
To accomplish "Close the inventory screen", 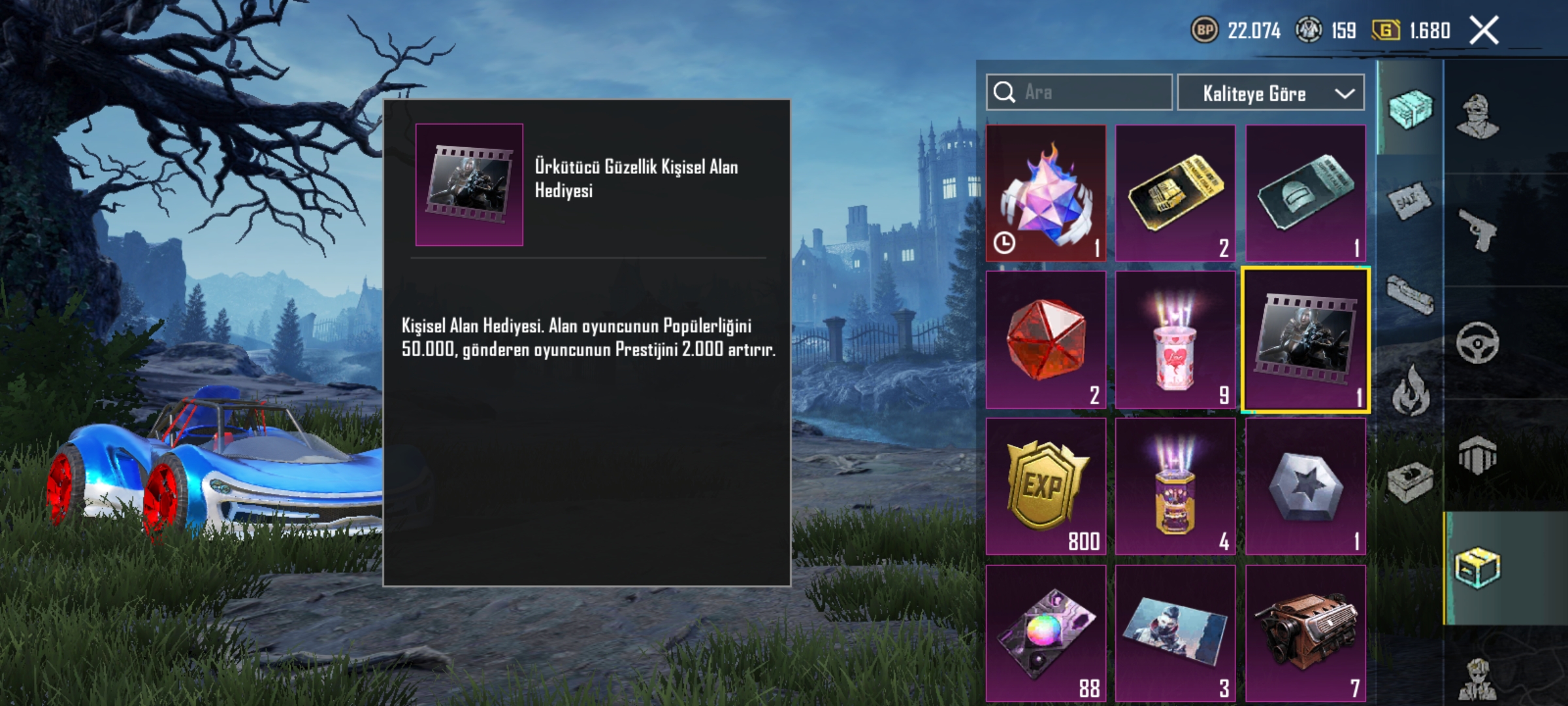I will [x=1484, y=31].
